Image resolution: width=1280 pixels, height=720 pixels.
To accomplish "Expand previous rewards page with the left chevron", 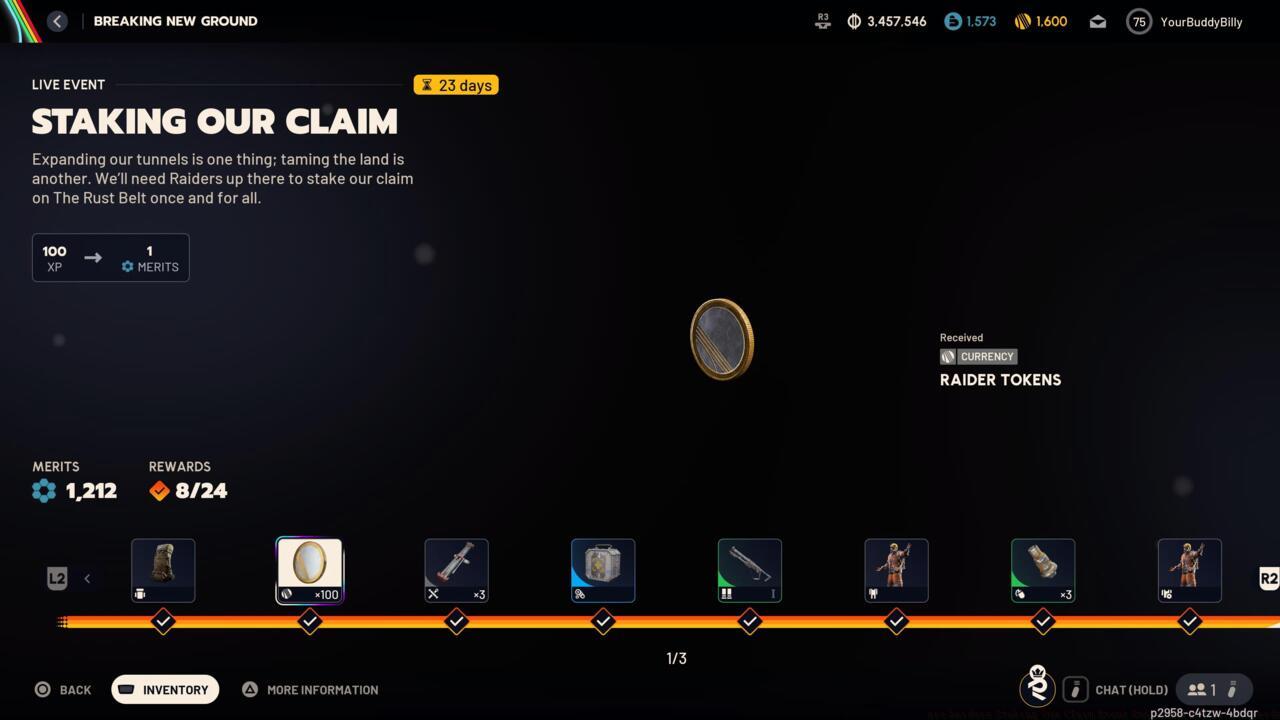I will (87, 578).
